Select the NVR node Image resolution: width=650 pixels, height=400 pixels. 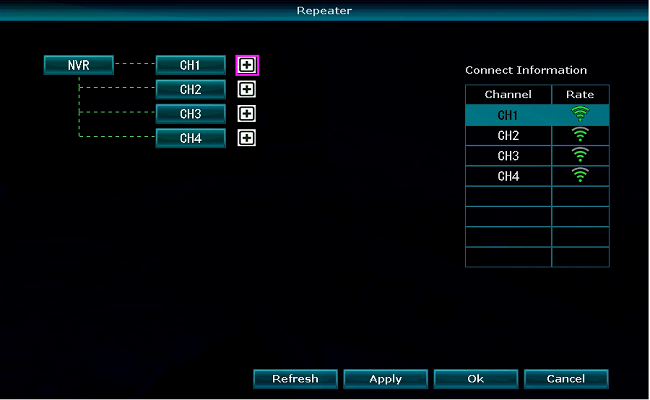[x=79, y=65]
